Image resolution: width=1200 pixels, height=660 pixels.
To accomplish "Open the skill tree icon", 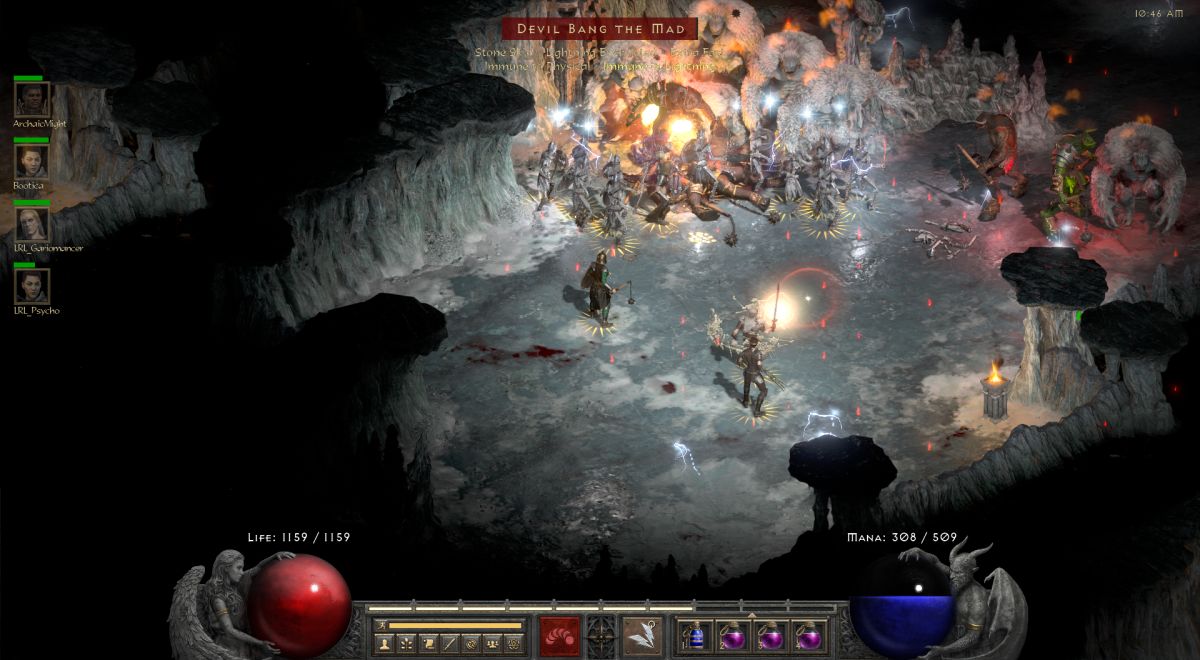I will pyautogui.click(x=405, y=643).
